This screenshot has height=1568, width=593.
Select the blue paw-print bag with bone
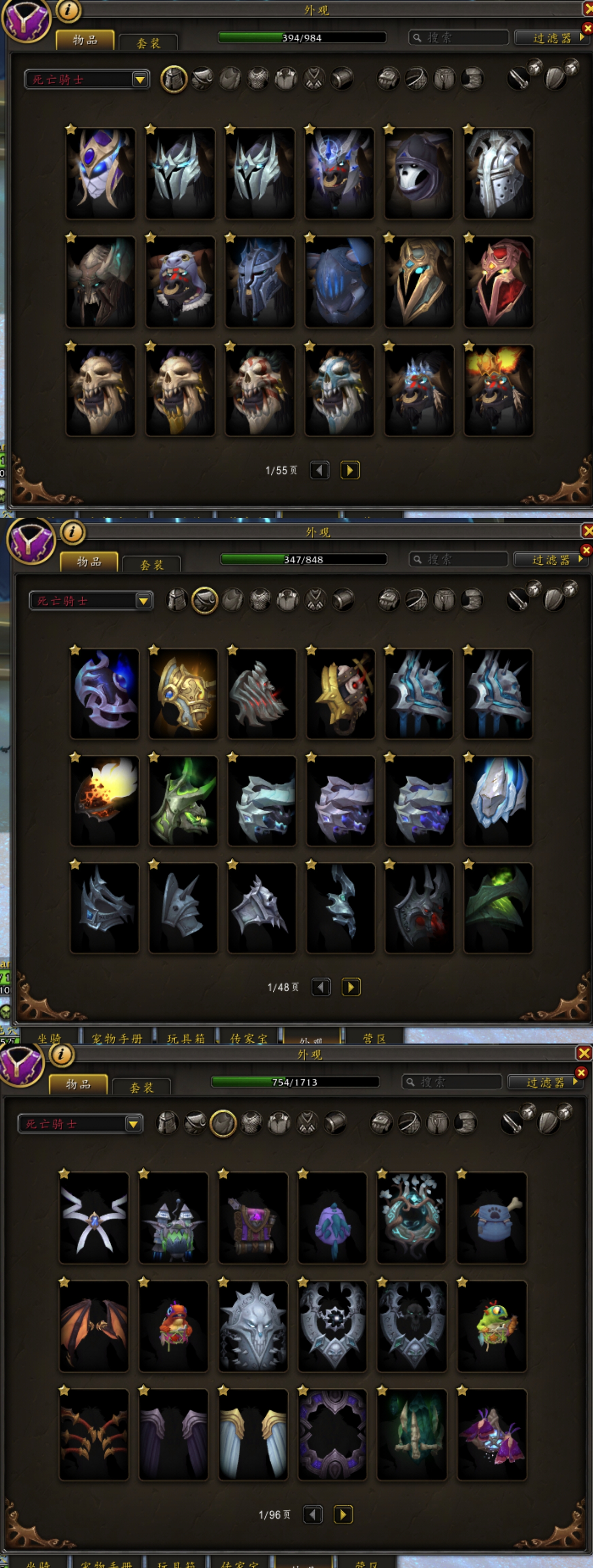click(x=491, y=1217)
